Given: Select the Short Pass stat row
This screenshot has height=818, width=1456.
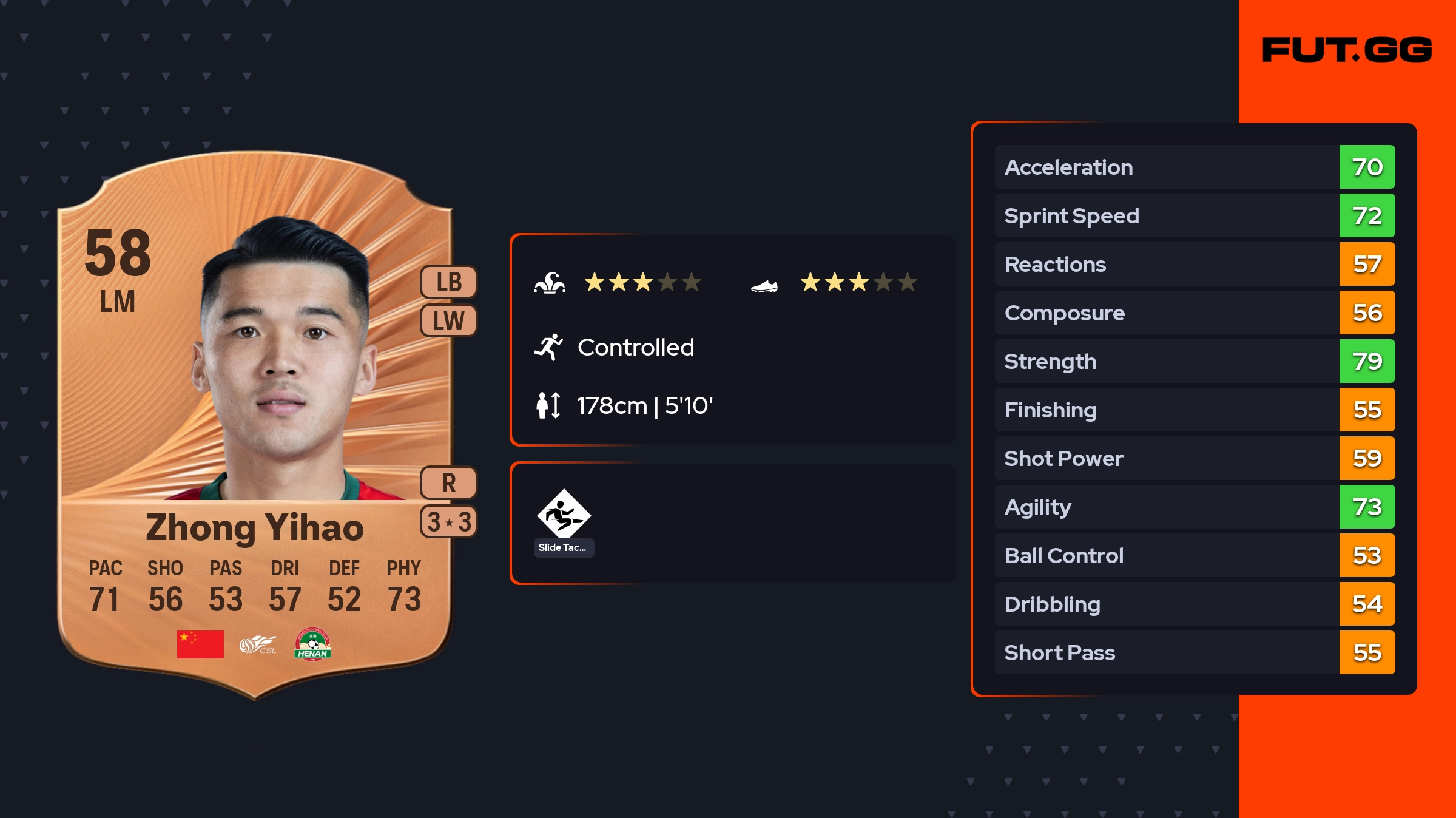Looking at the screenshot, I should click(x=1194, y=652).
